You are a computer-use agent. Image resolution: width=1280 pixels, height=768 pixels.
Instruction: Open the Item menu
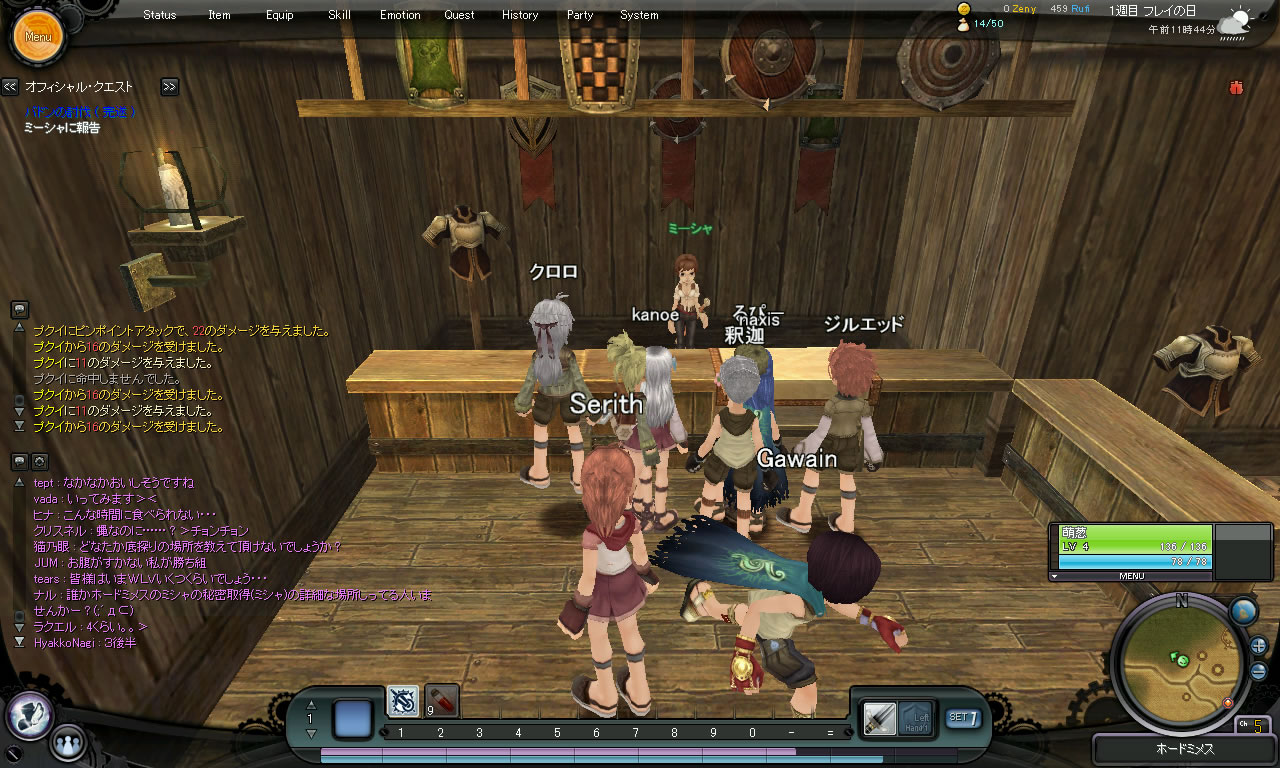219,15
